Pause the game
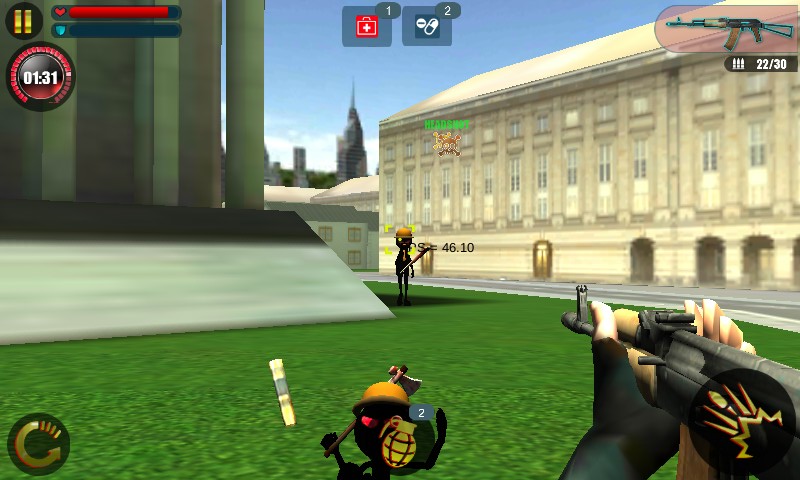 pyautogui.click(x=23, y=20)
